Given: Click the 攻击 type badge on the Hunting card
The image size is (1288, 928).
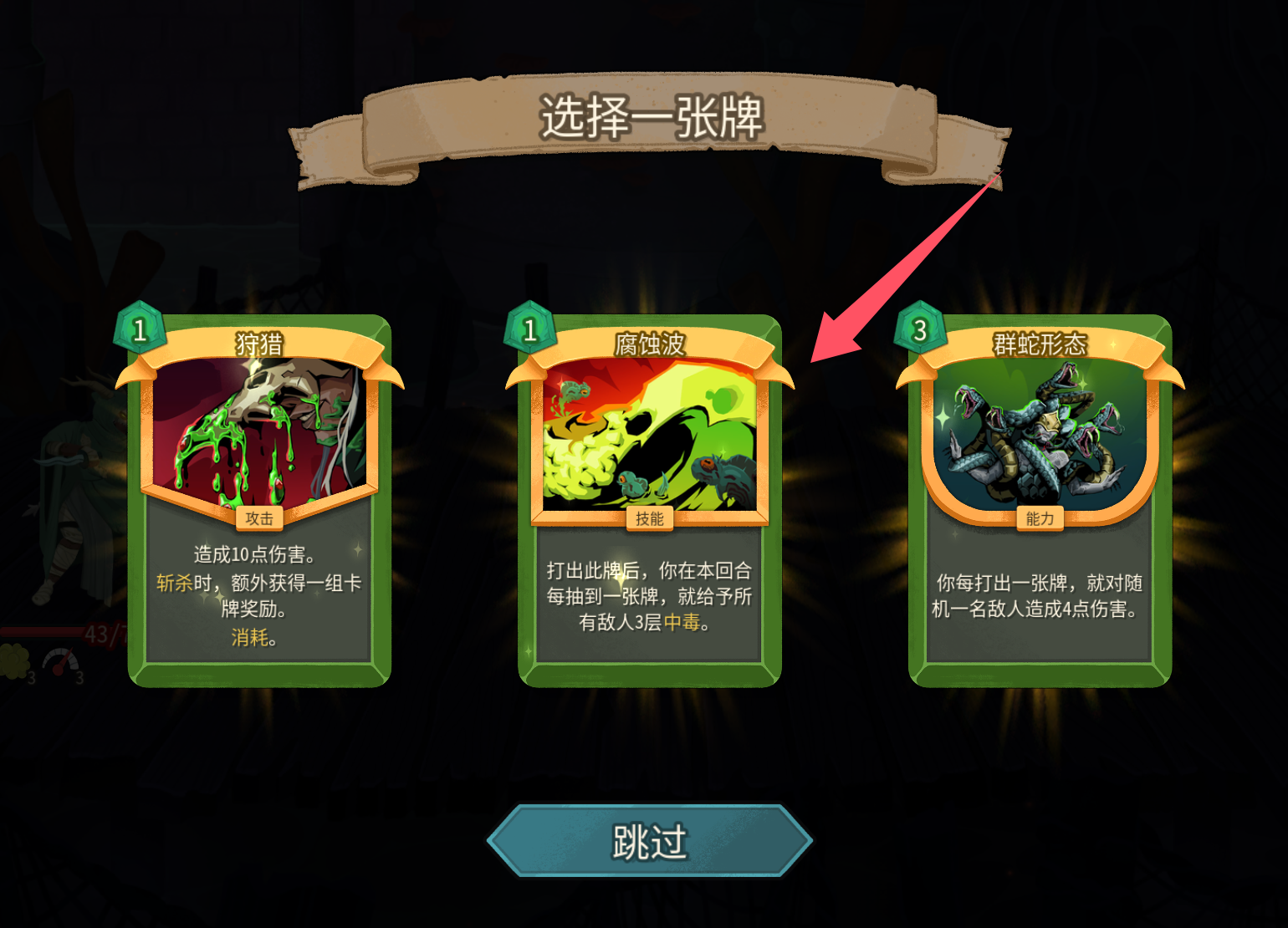Looking at the screenshot, I should click(x=262, y=519).
